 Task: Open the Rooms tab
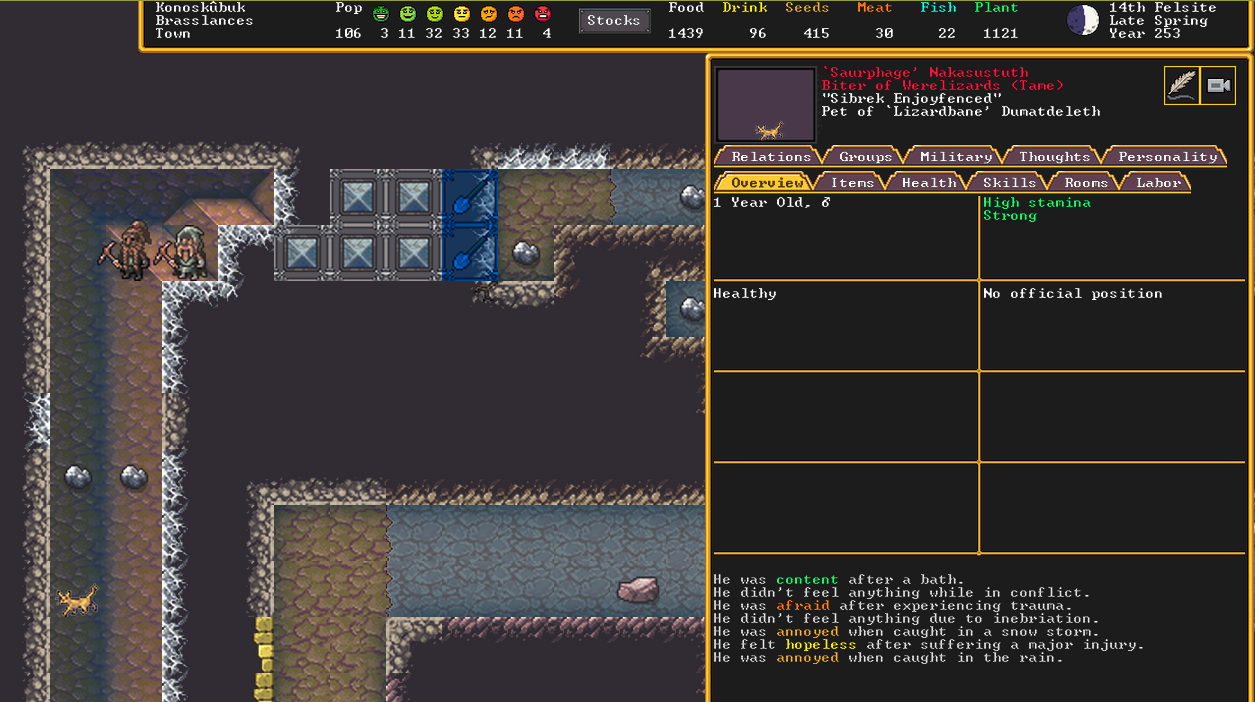1085,183
